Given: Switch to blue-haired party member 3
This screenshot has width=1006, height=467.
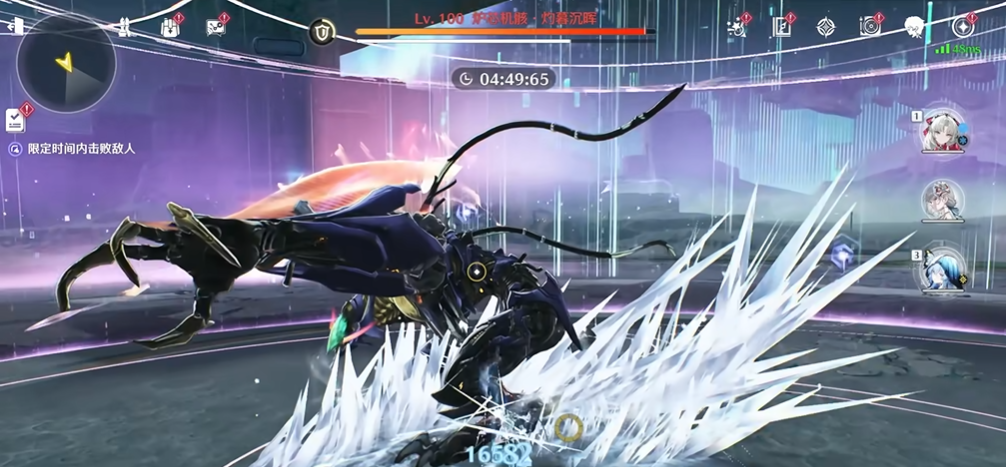Looking at the screenshot, I should 942,268.
